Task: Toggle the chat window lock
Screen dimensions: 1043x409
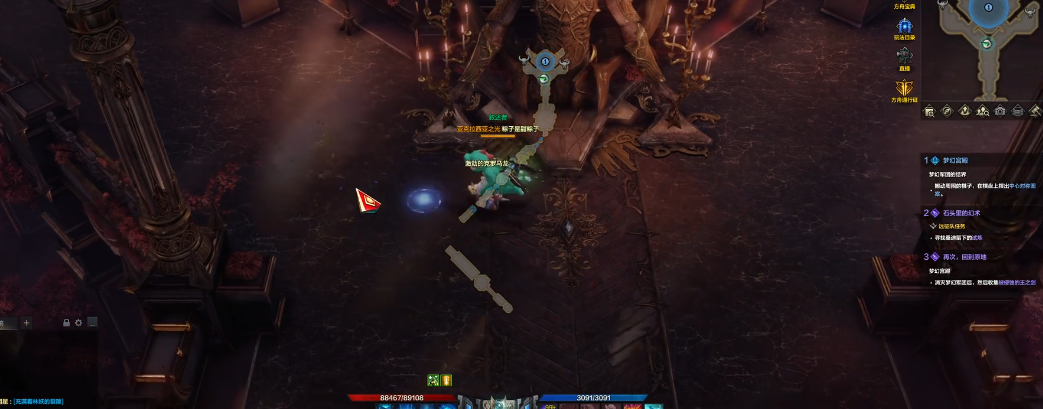Action: click(x=66, y=323)
